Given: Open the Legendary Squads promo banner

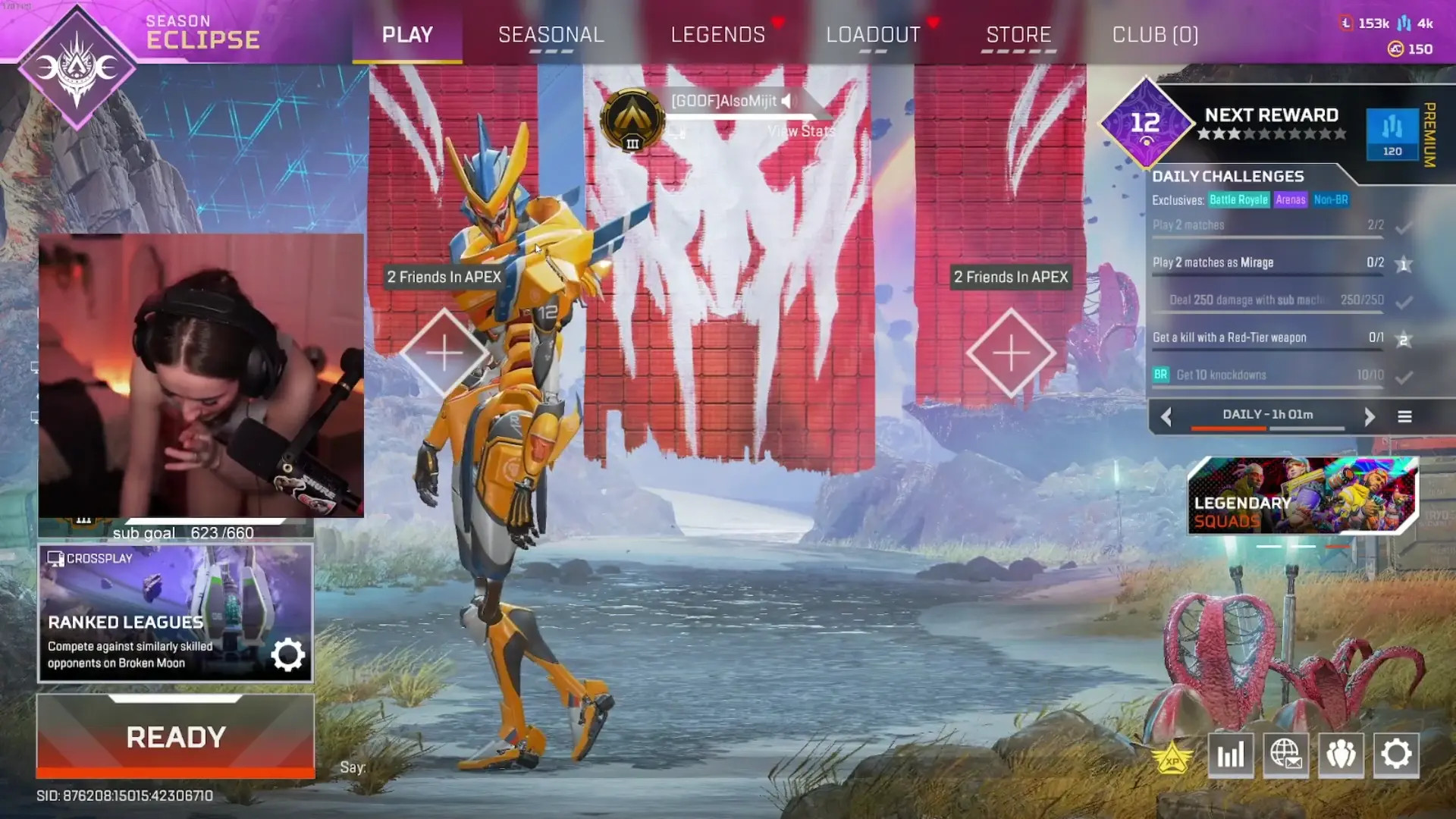Looking at the screenshot, I should click(1302, 496).
